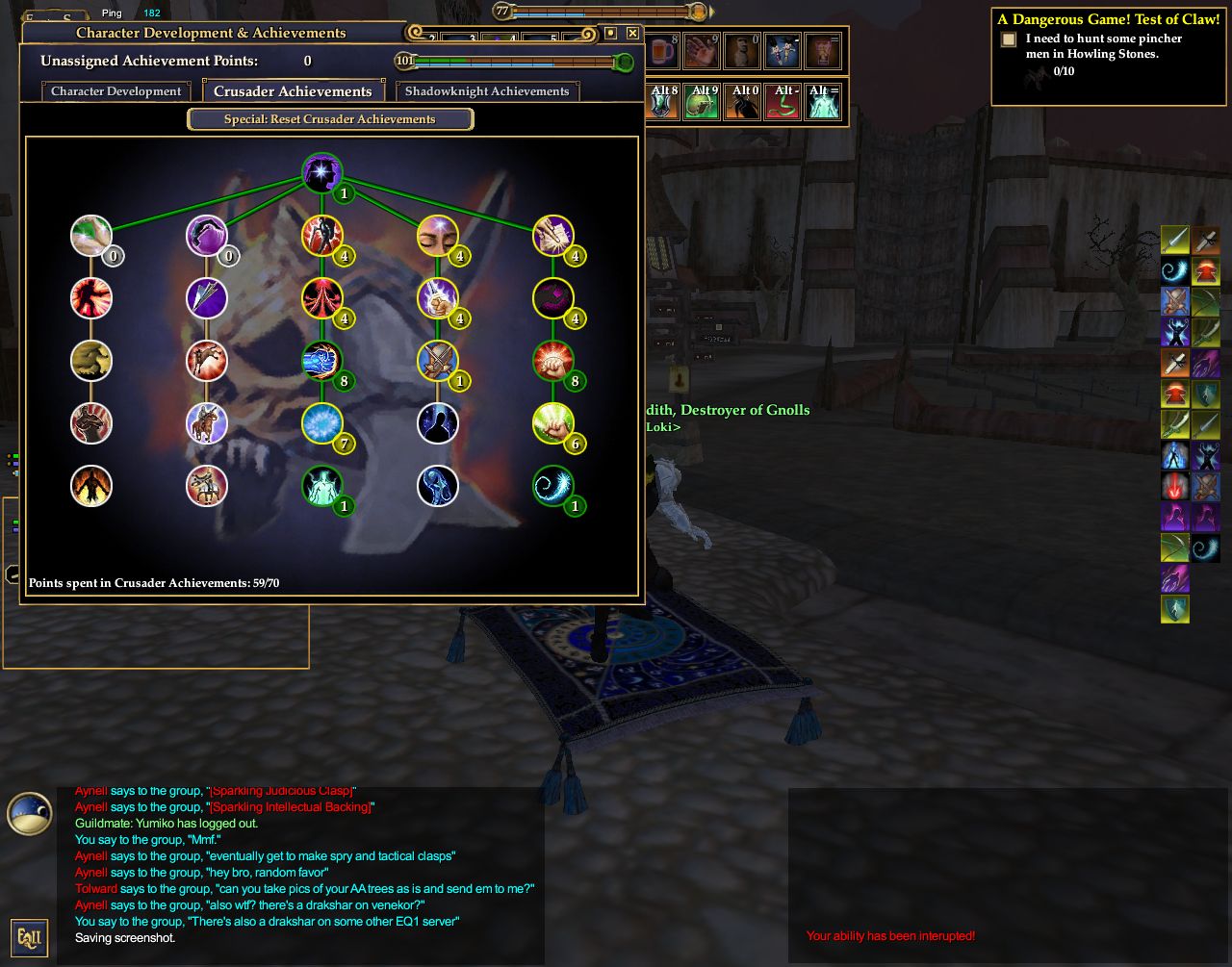Toggle the quest objective checkbox for pincher men

1009,39
